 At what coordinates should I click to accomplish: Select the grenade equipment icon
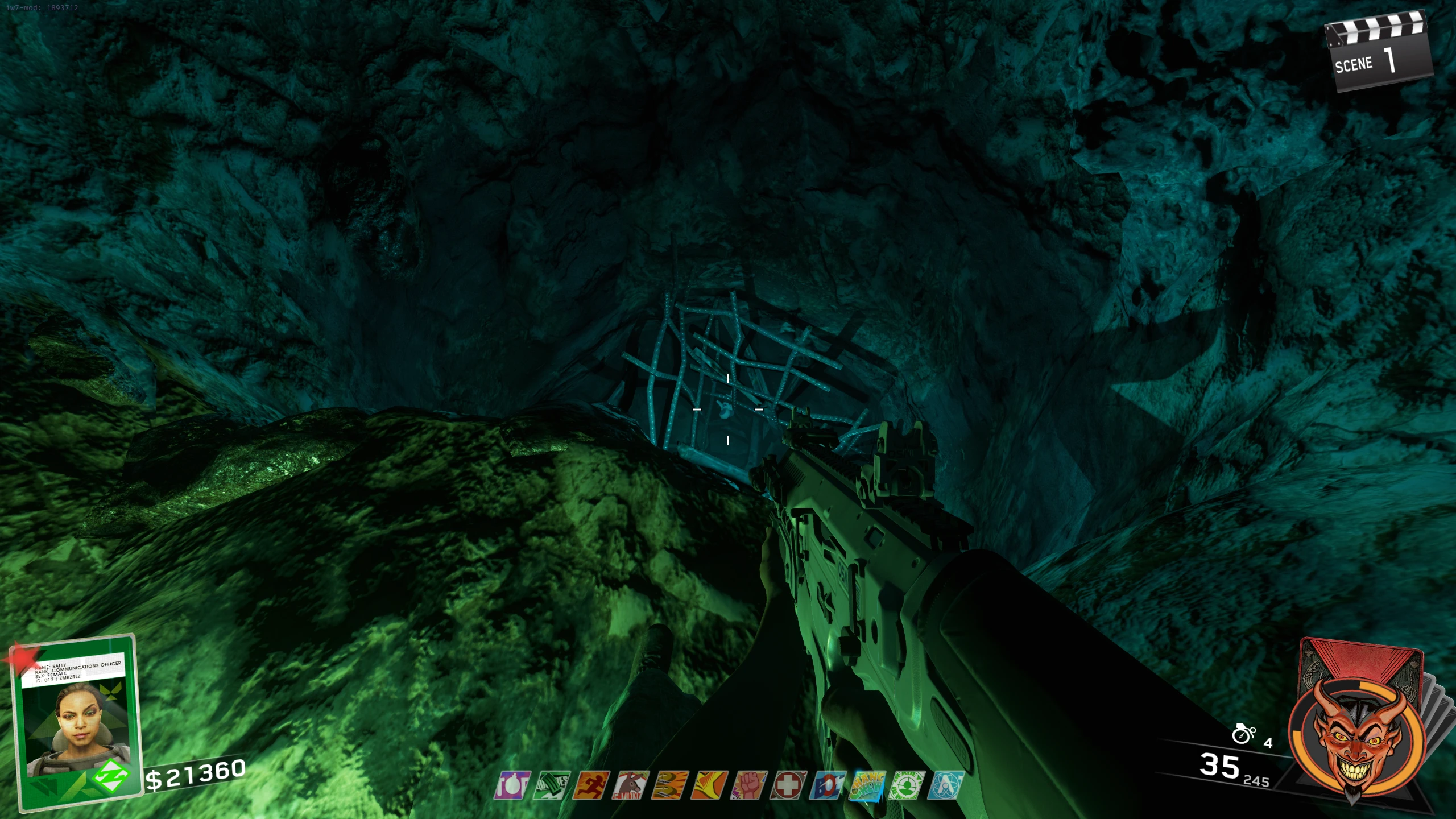tap(1243, 734)
